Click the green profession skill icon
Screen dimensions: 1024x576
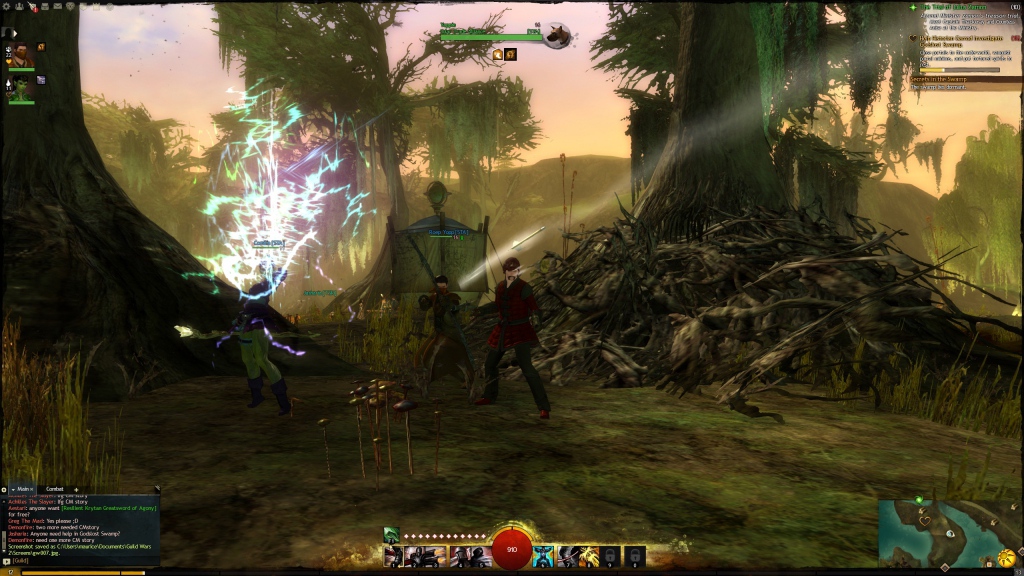click(392, 534)
